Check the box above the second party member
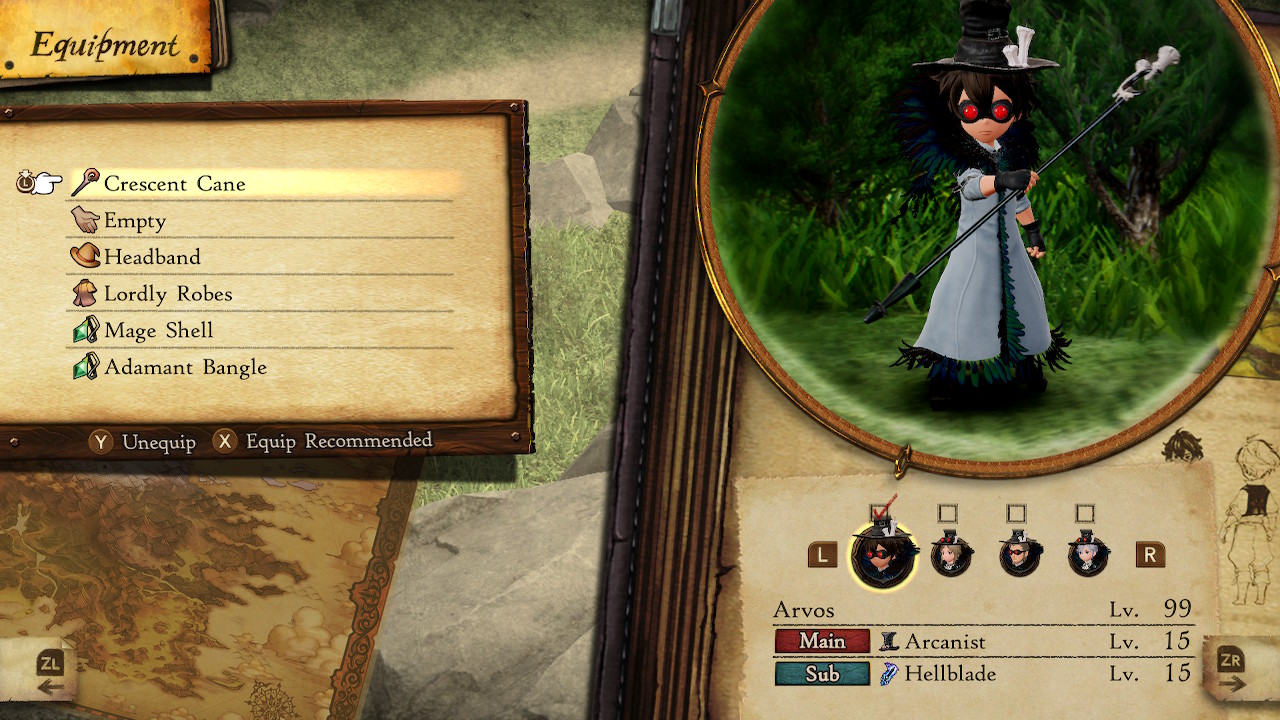 [x=950, y=513]
